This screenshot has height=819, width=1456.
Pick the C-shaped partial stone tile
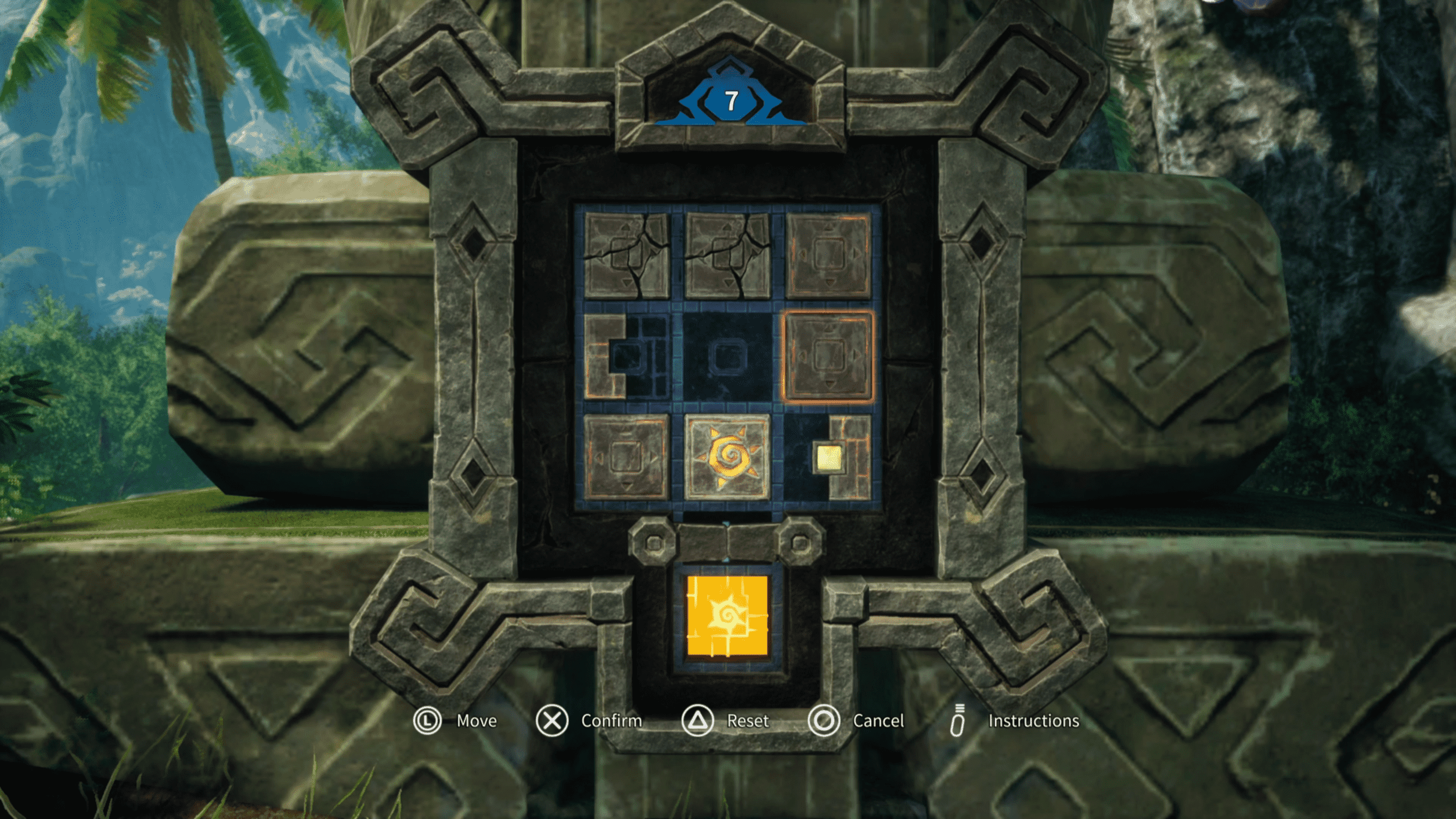pos(604,356)
